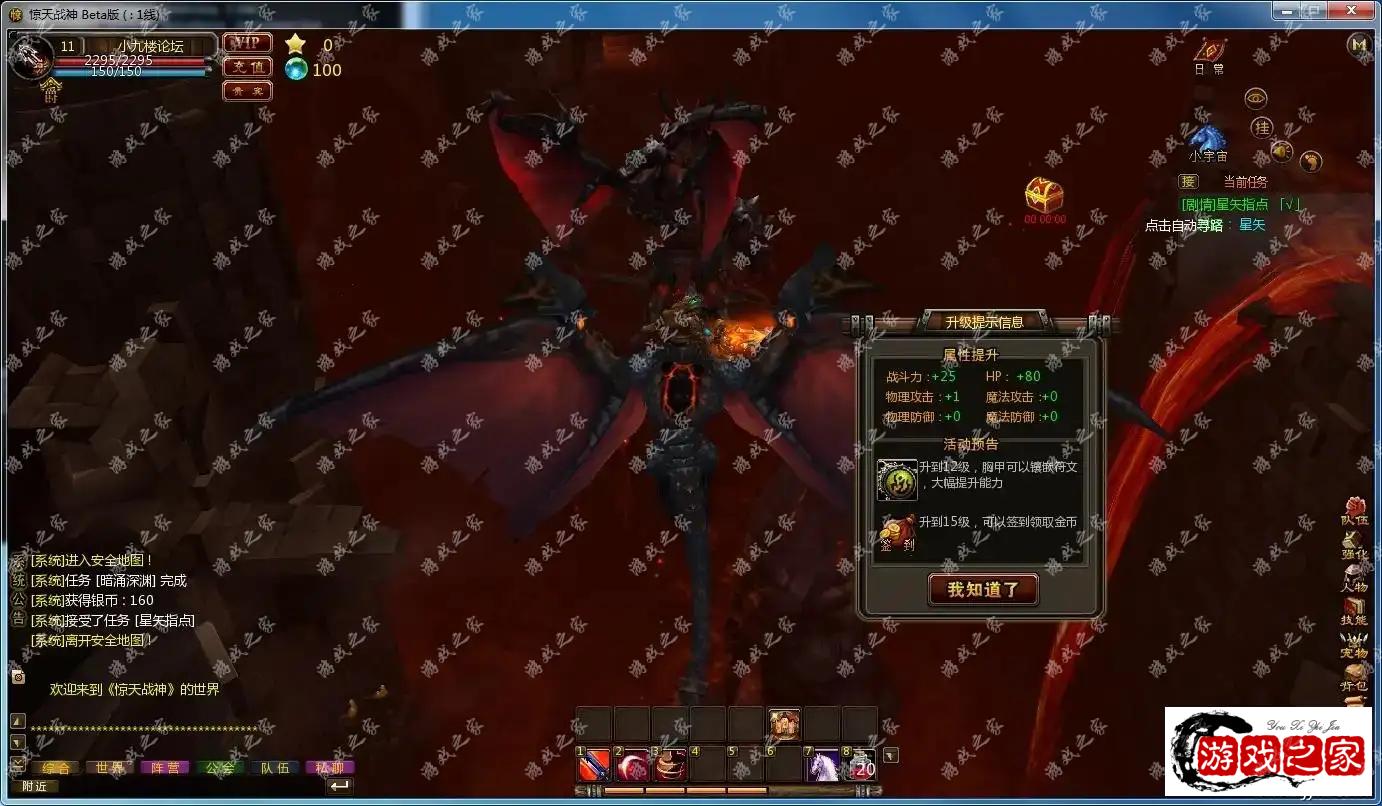This screenshot has height=806, width=1382.
Task: Open the treasure chest timer reward
Action: point(1044,194)
